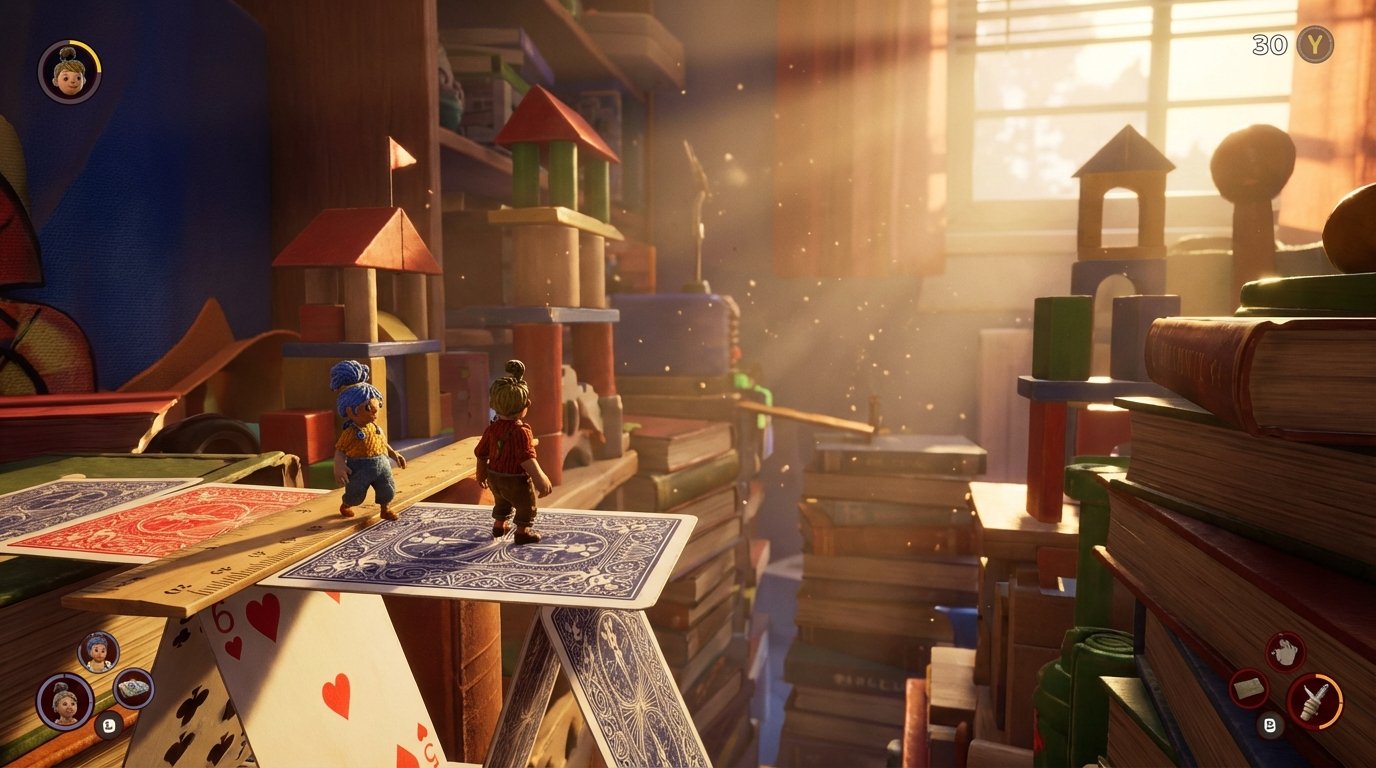Select Cody, the blue-haired character
The width and height of the screenshot is (1376, 768).
click(362, 440)
